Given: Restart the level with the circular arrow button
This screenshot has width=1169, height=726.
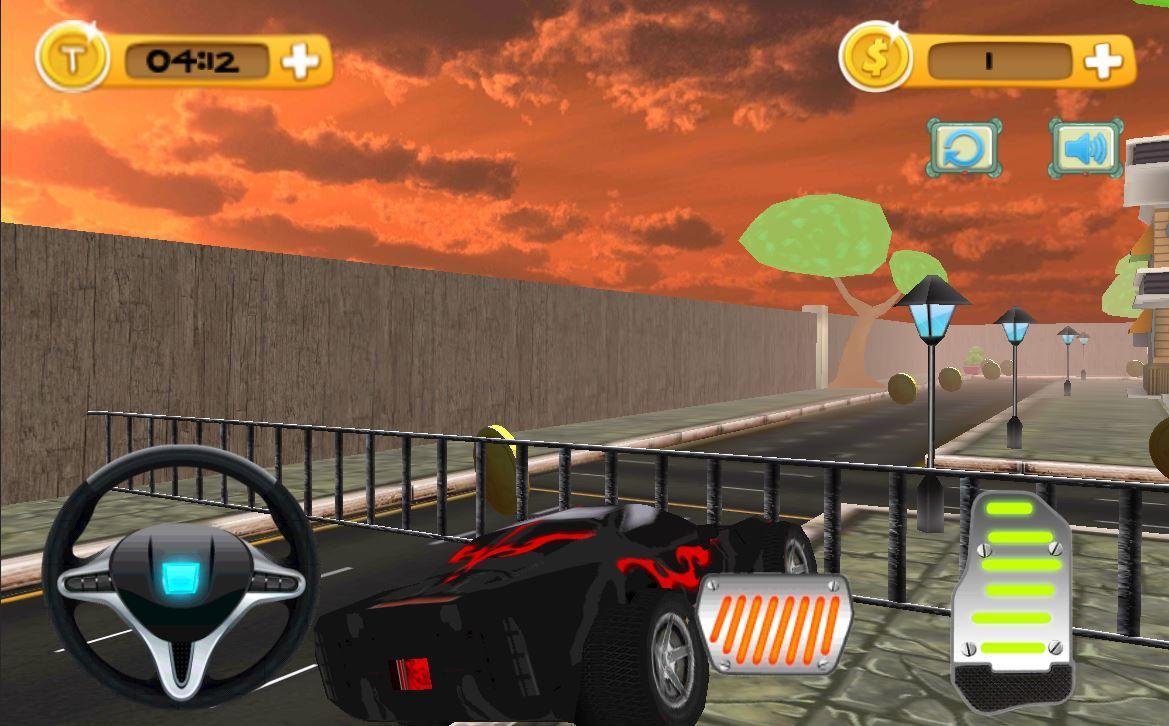Looking at the screenshot, I should coord(962,149).
